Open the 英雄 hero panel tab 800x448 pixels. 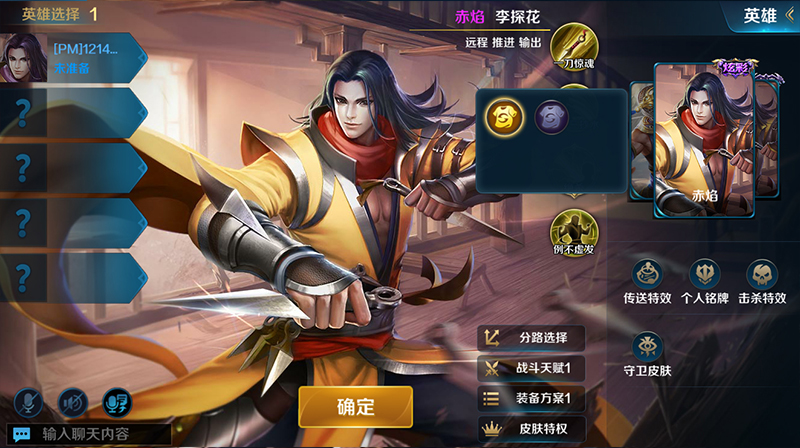click(765, 15)
